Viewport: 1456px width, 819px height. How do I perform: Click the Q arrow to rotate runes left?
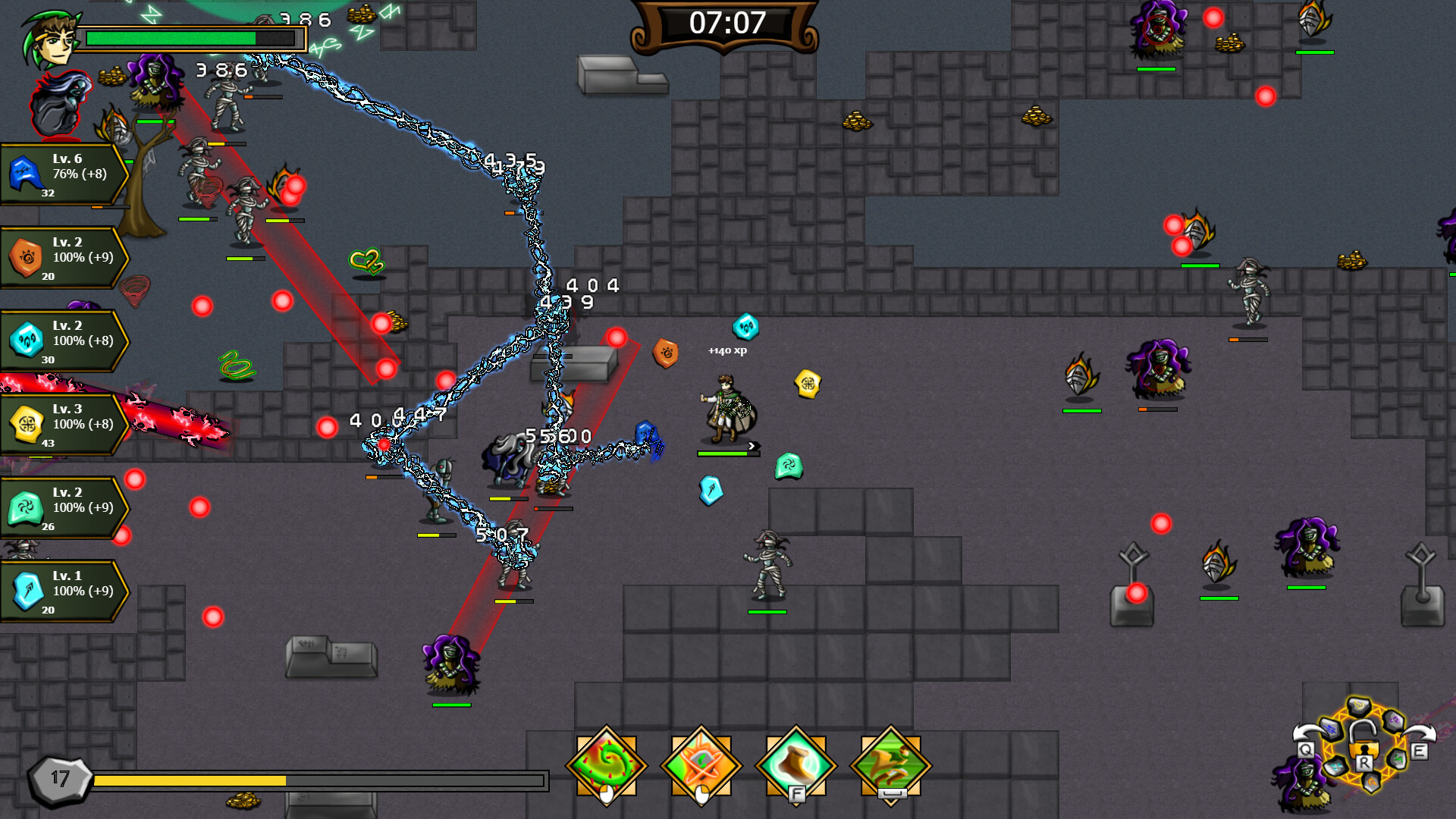pos(1305,748)
